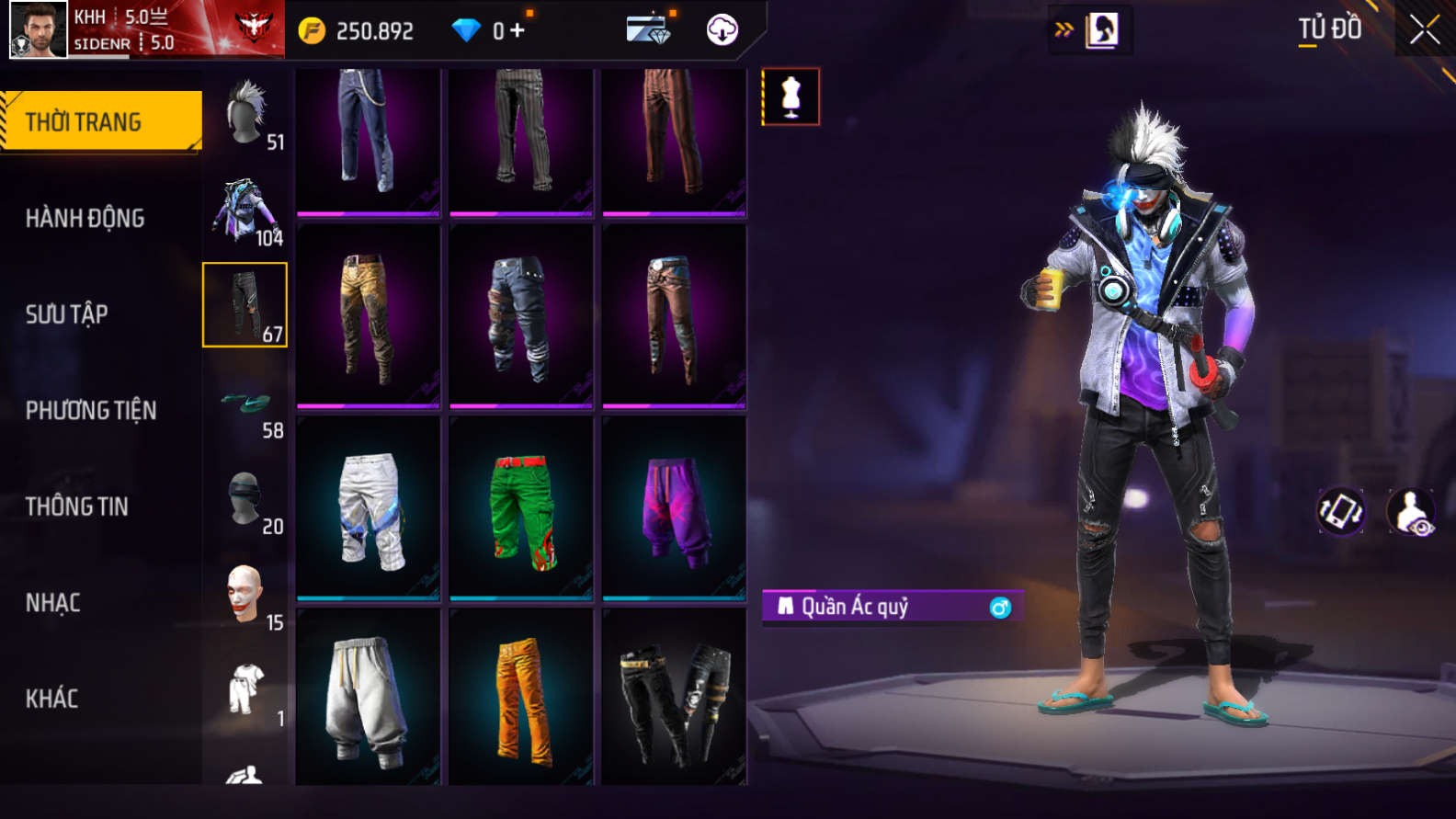Open the Thông Tin info section
1456x819 pixels.
click(x=76, y=506)
